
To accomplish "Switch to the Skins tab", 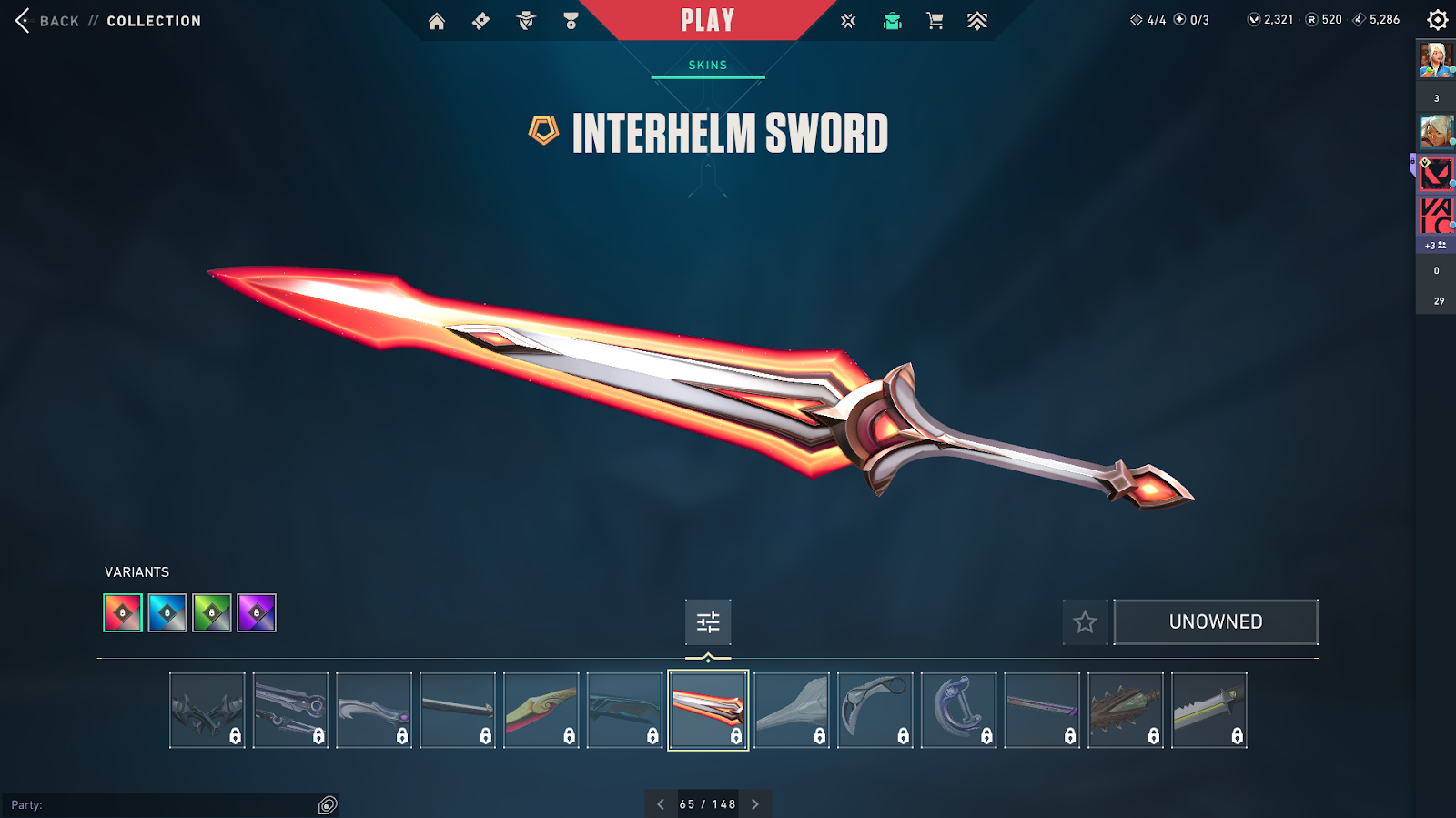I will click(x=708, y=66).
